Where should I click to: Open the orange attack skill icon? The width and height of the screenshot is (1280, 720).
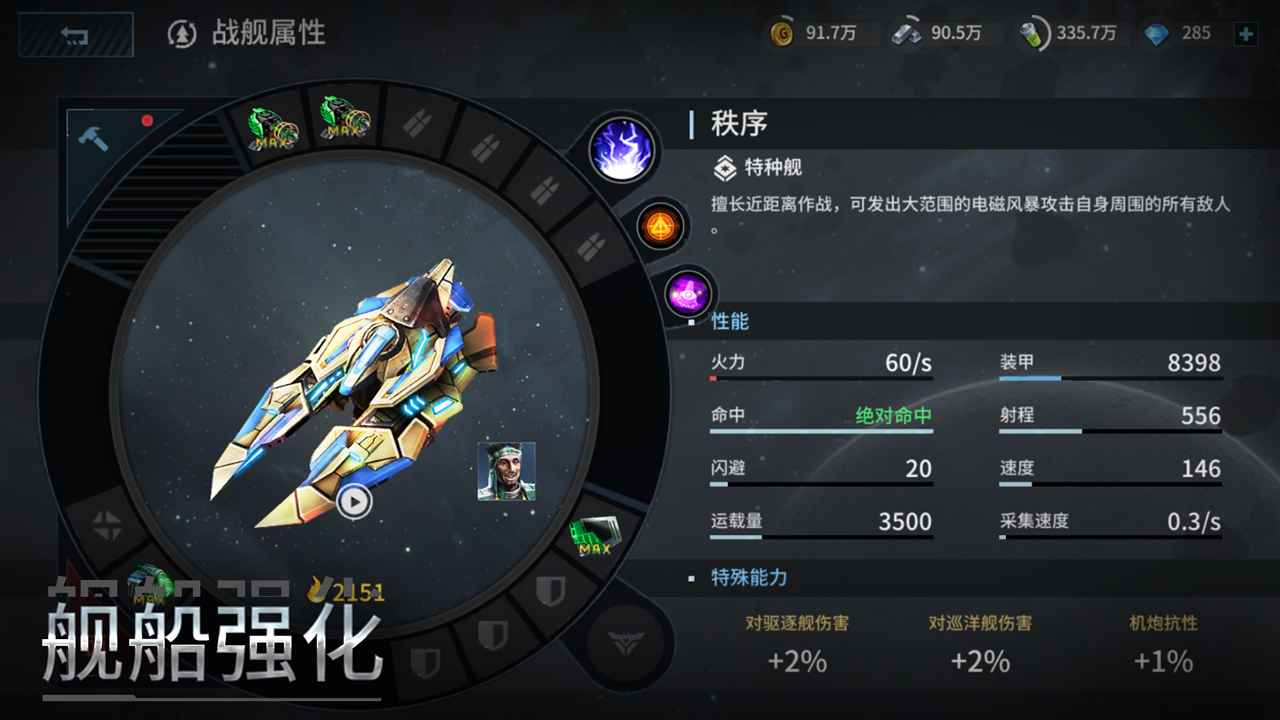658,226
